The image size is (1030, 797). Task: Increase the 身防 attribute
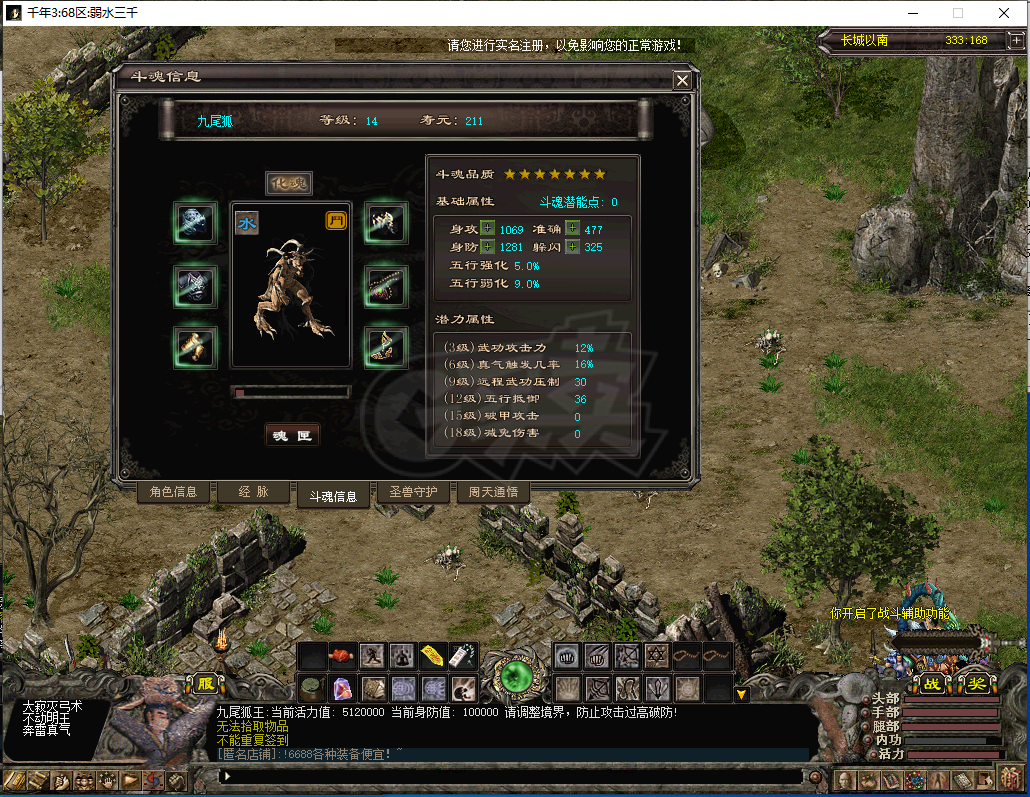pyautogui.click(x=487, y=247)
